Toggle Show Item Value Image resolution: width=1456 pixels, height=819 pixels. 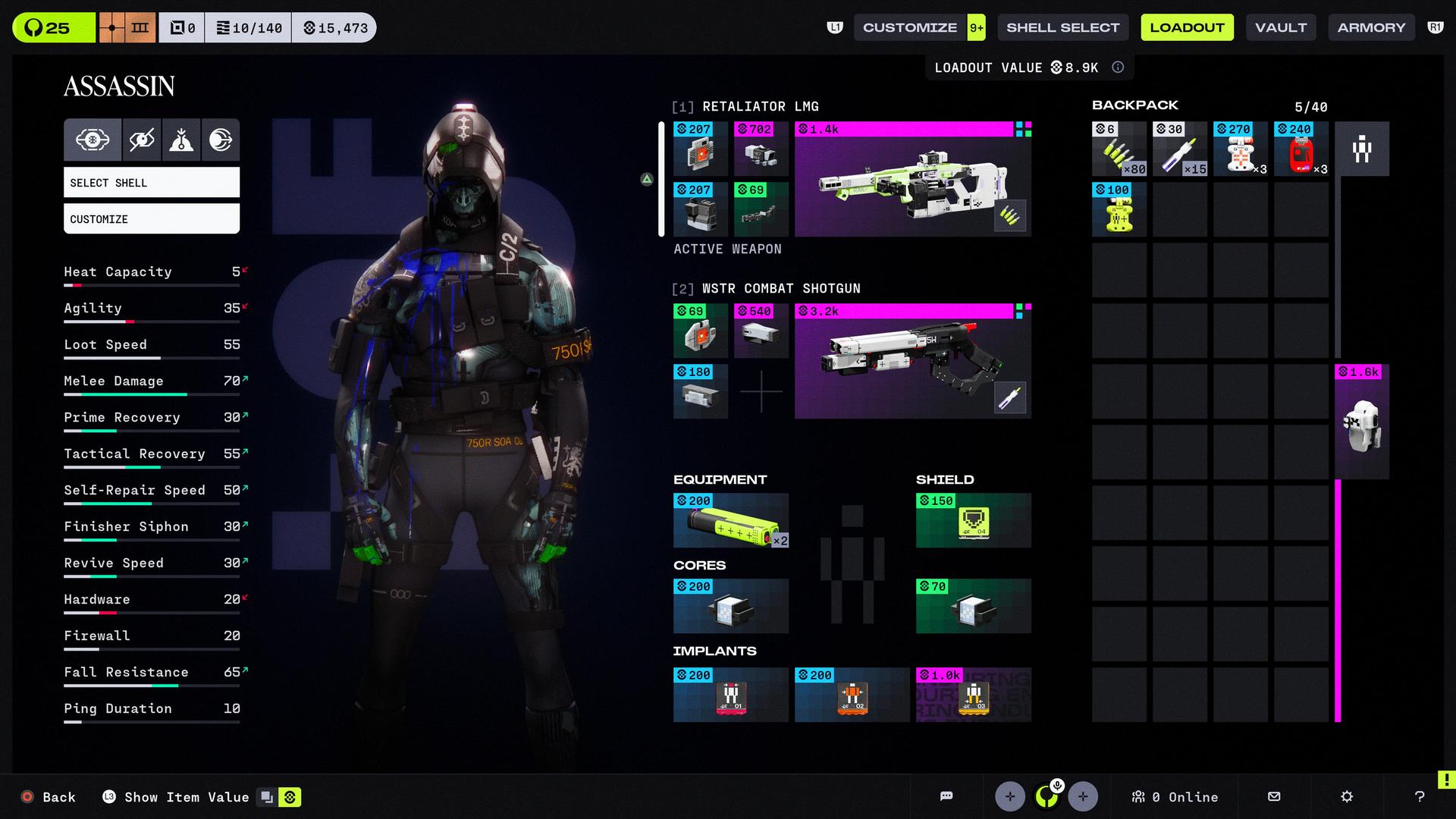[x=187, y=797]
